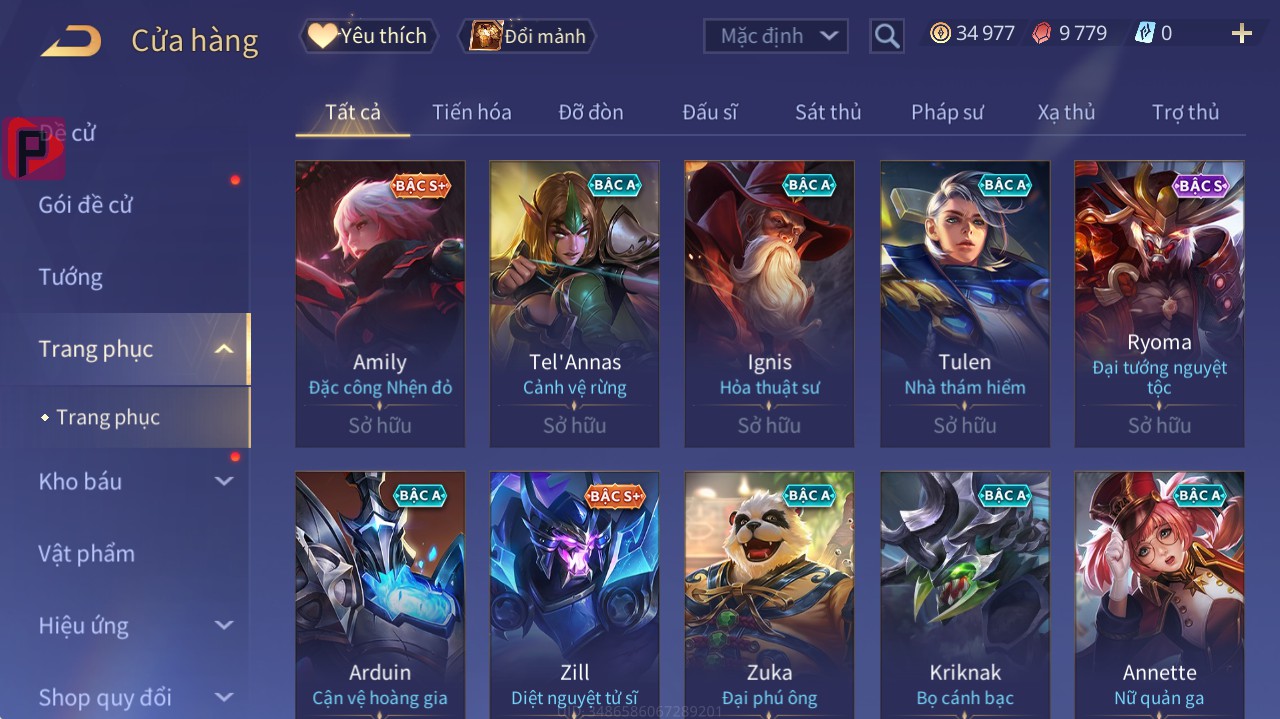Open the Yêu thích favorites filter

[368, 36]
